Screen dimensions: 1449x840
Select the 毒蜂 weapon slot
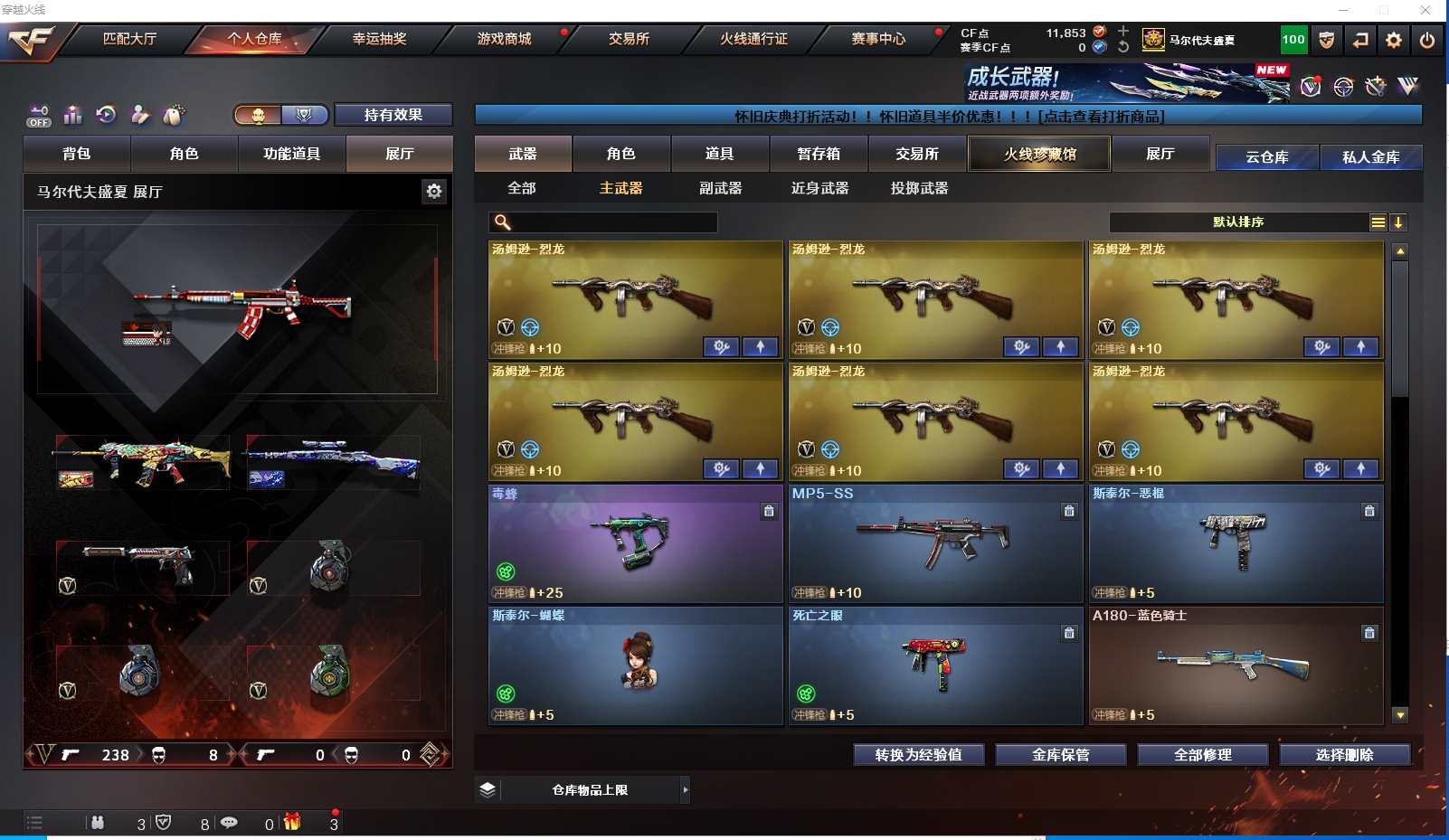pos(635,543)
